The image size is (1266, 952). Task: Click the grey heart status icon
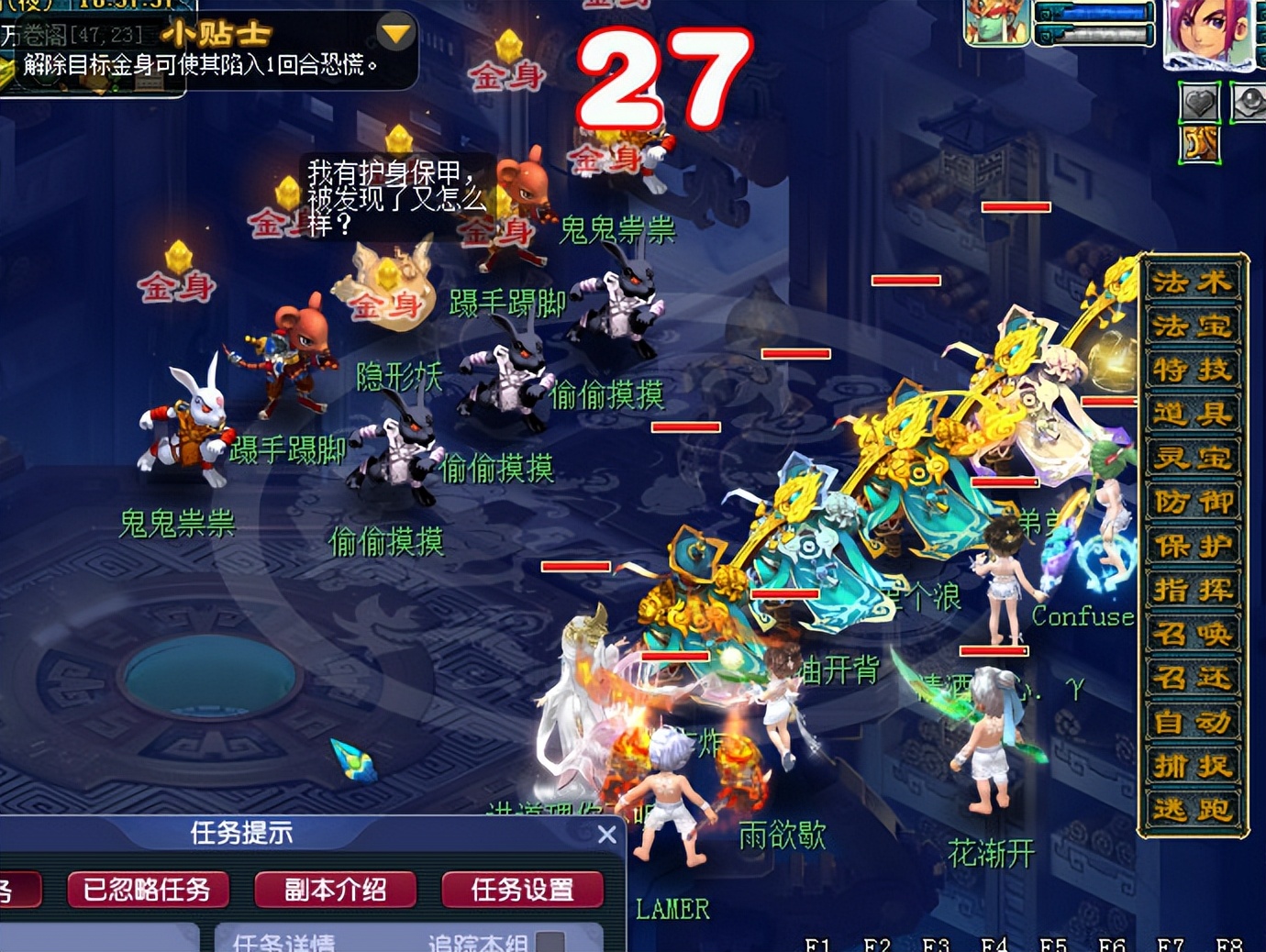click(x=1199, y=103)
